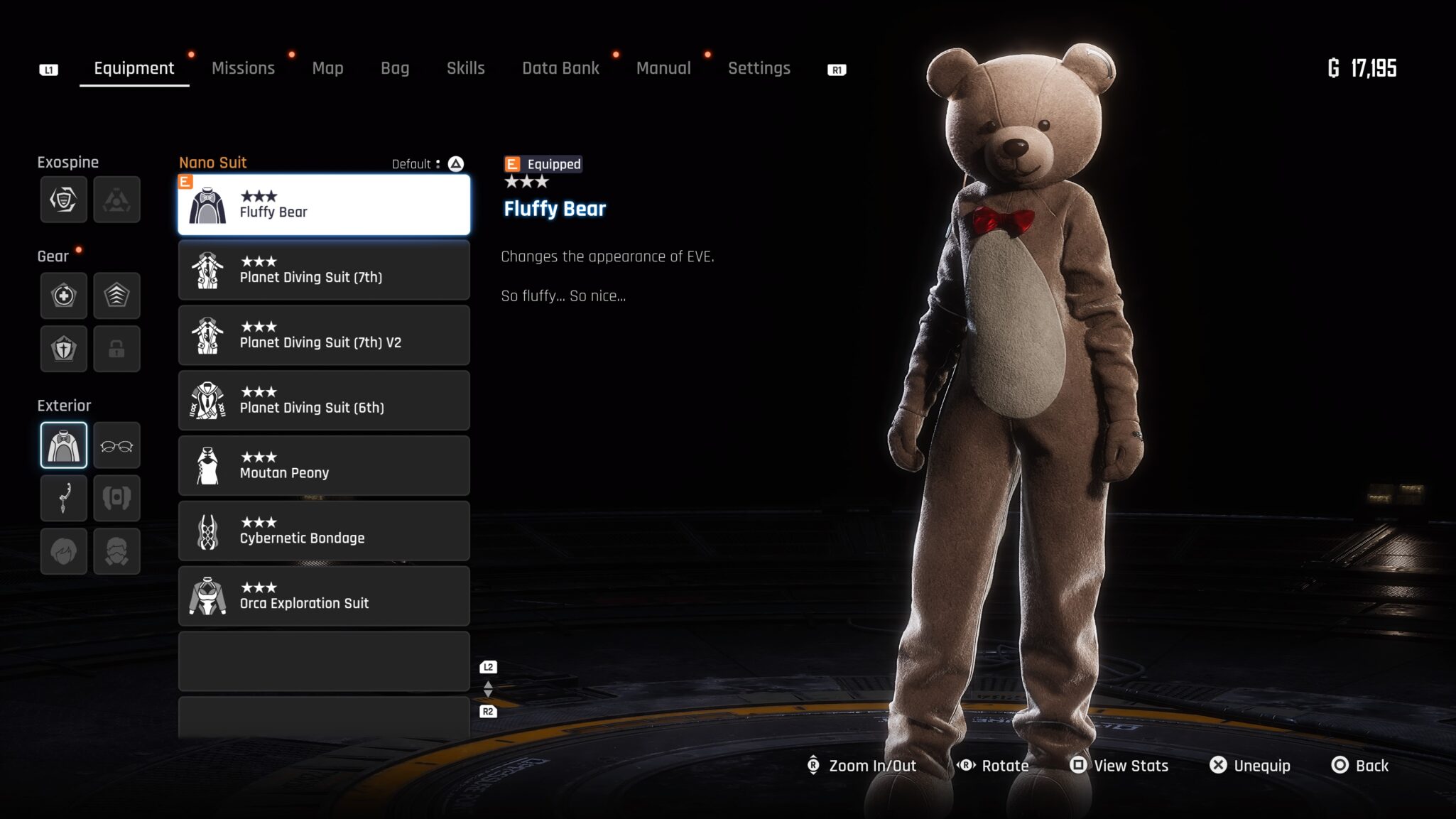
Task: Open the Map tab
Action: [327, 68]
